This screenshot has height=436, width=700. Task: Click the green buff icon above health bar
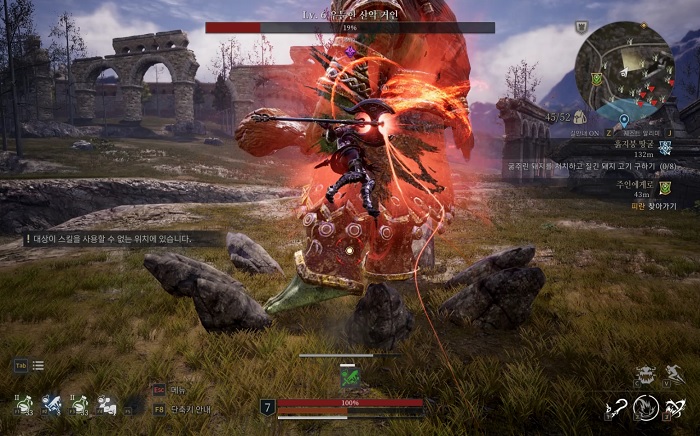(349, 377)
